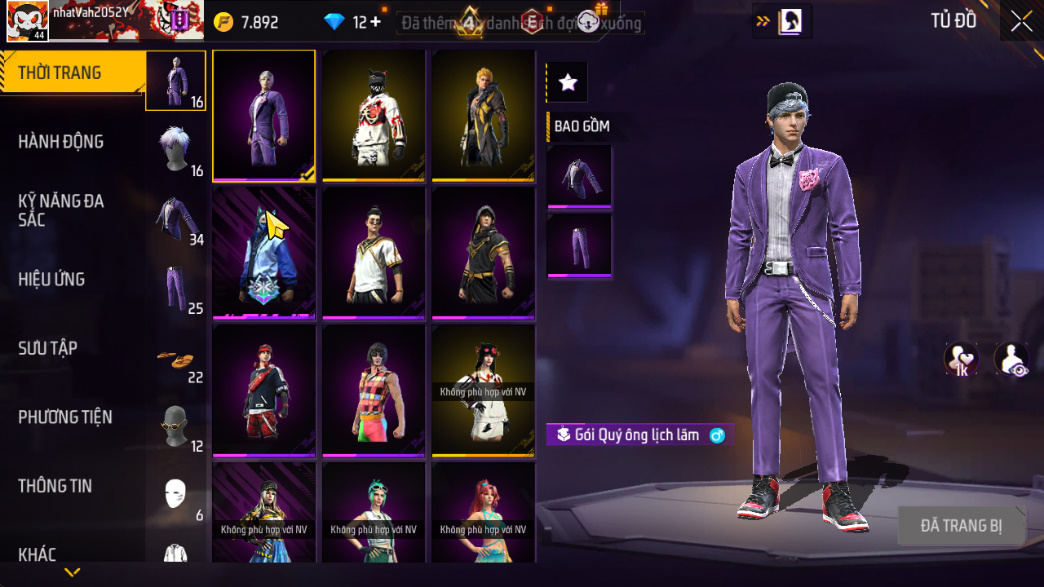Click the ĐÃ TRANG BỊ button
Viewport: 1044px width, 587px height.
tap(961, 526)
